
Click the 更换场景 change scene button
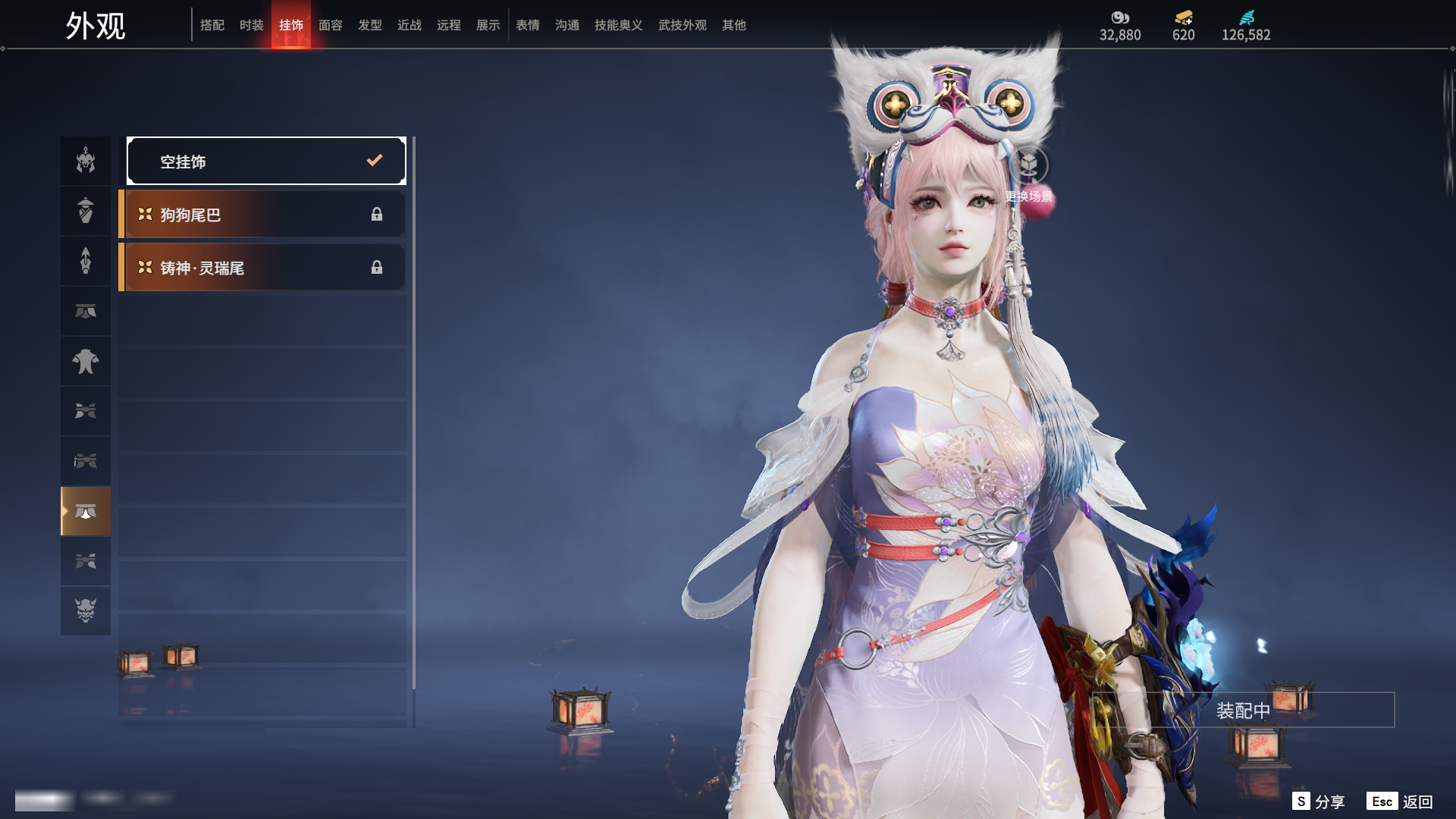pos(1029,176)
